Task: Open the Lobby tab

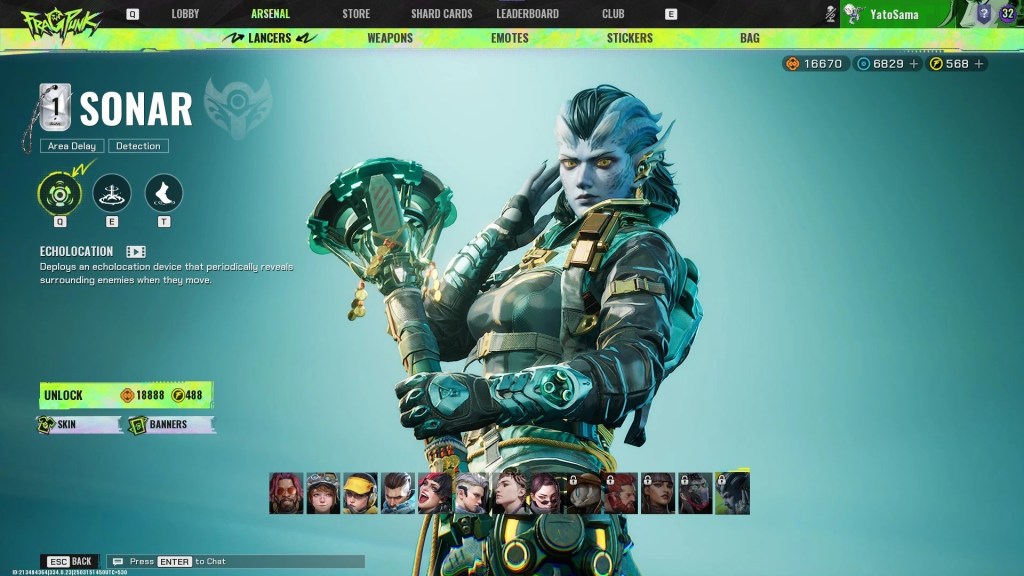Action: tap(185, 14)
